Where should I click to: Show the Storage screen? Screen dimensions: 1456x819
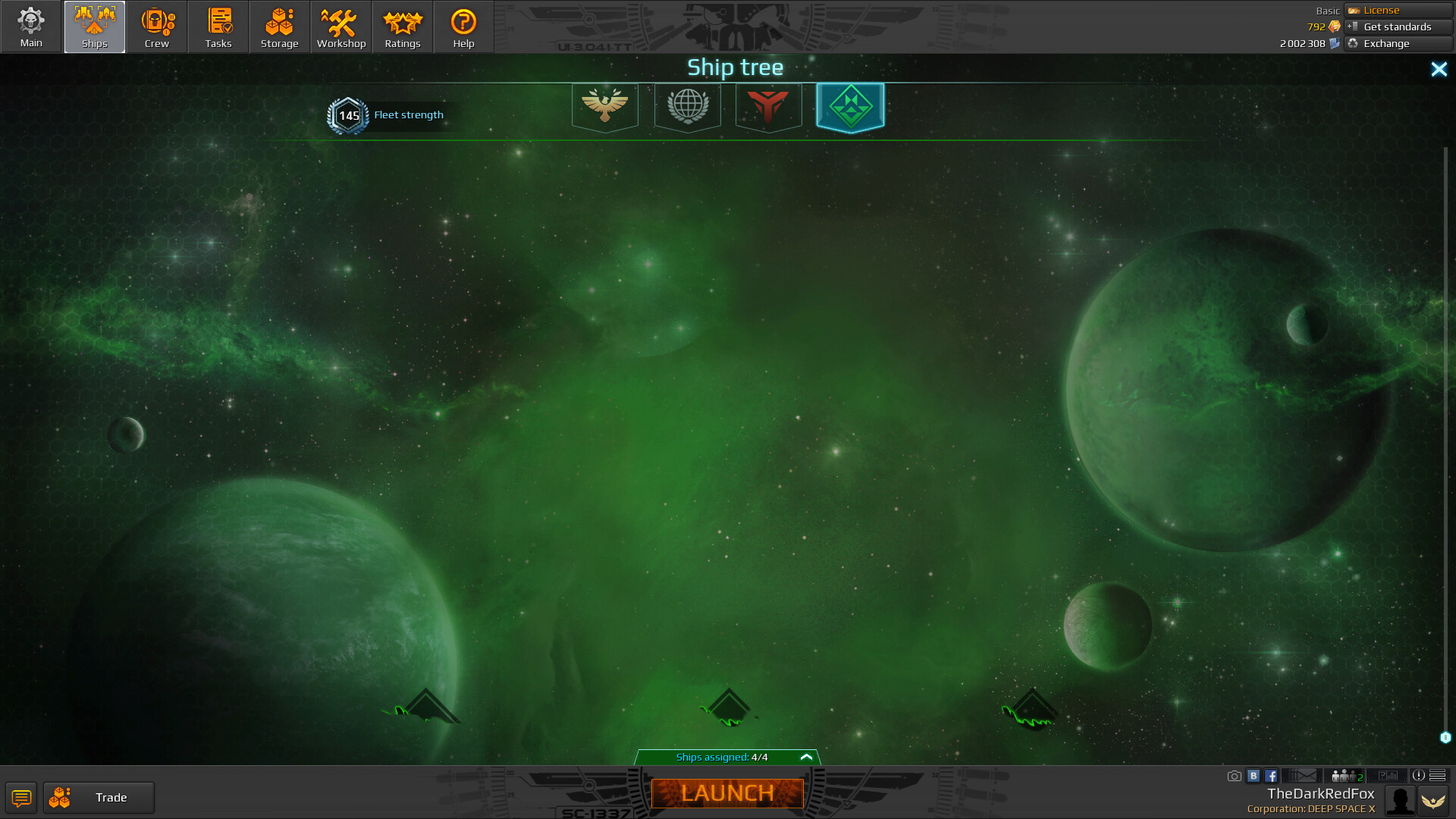[280, 27]
